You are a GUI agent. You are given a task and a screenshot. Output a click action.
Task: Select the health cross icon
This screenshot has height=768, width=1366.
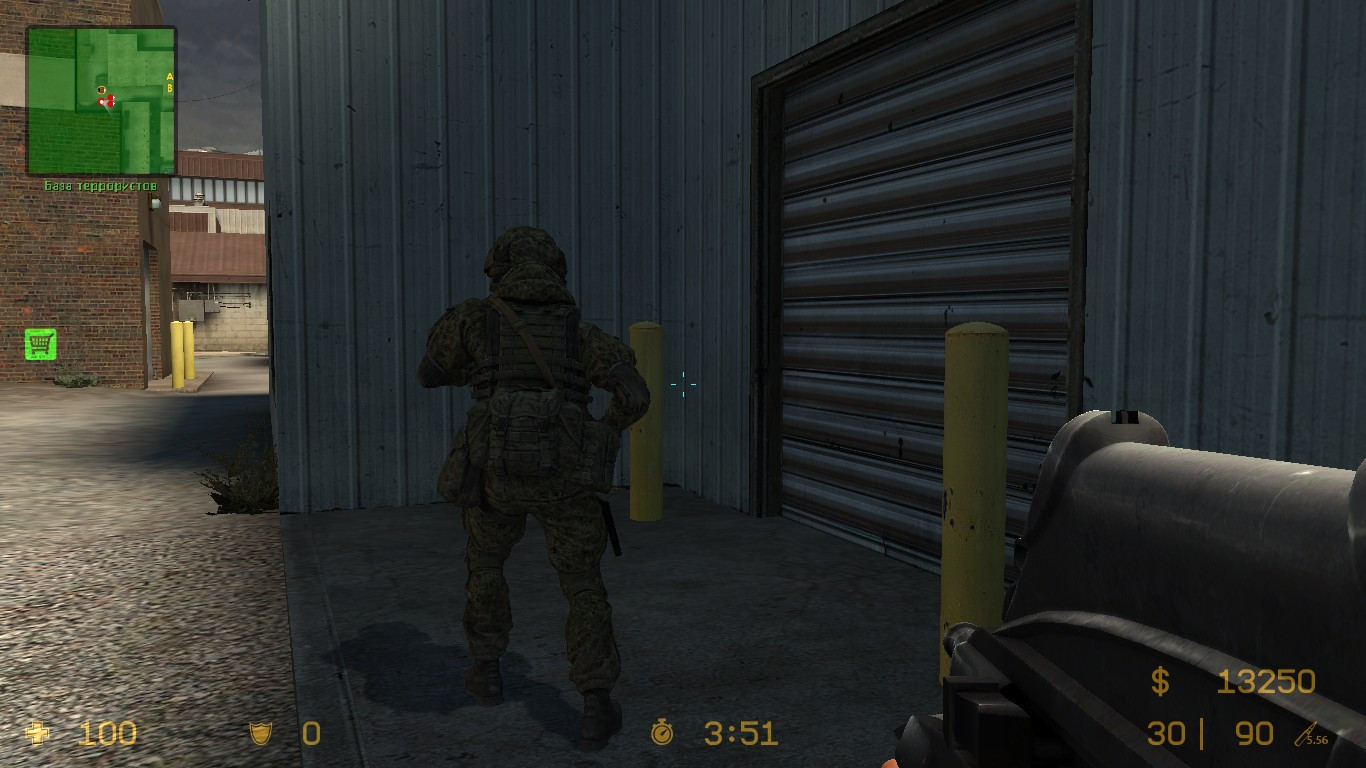pyautogui.click(x=37, y=732)
